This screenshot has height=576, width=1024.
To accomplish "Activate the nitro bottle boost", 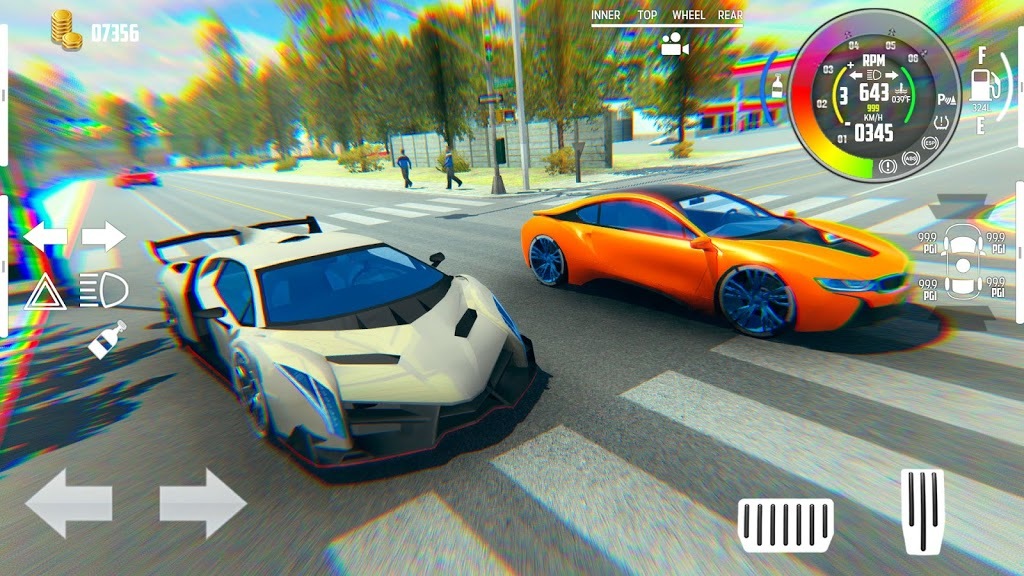I will [x=107, y=339].
